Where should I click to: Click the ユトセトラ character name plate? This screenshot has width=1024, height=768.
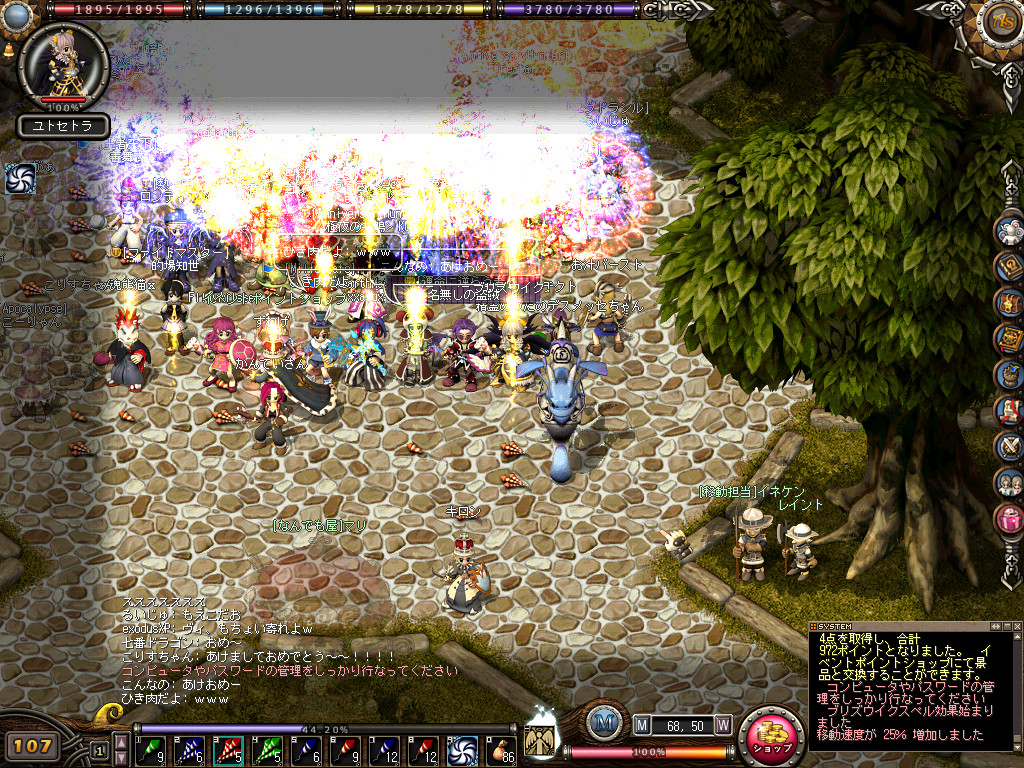62,127
